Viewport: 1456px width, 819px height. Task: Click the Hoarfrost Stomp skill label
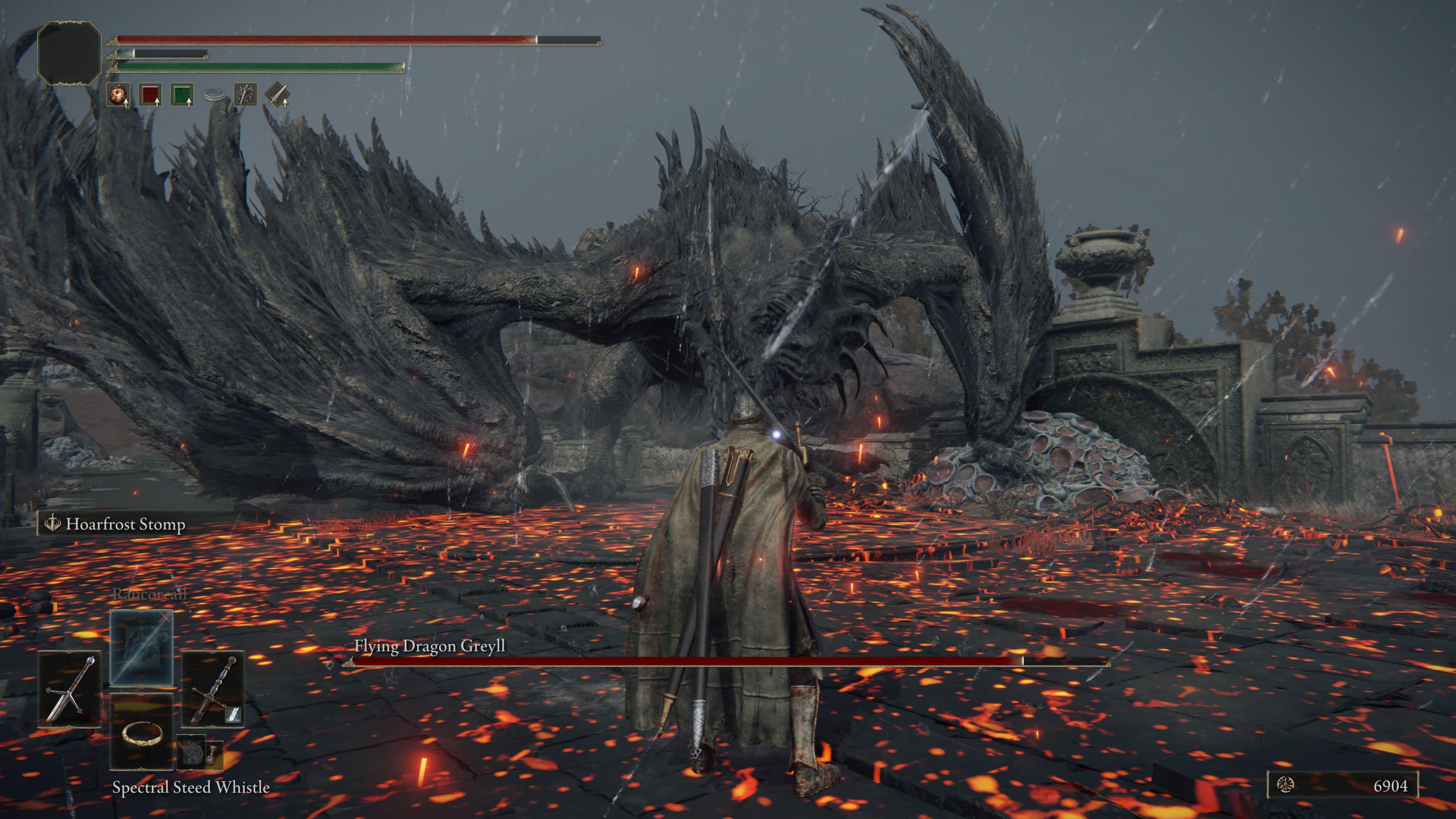[x=125, y=524]
